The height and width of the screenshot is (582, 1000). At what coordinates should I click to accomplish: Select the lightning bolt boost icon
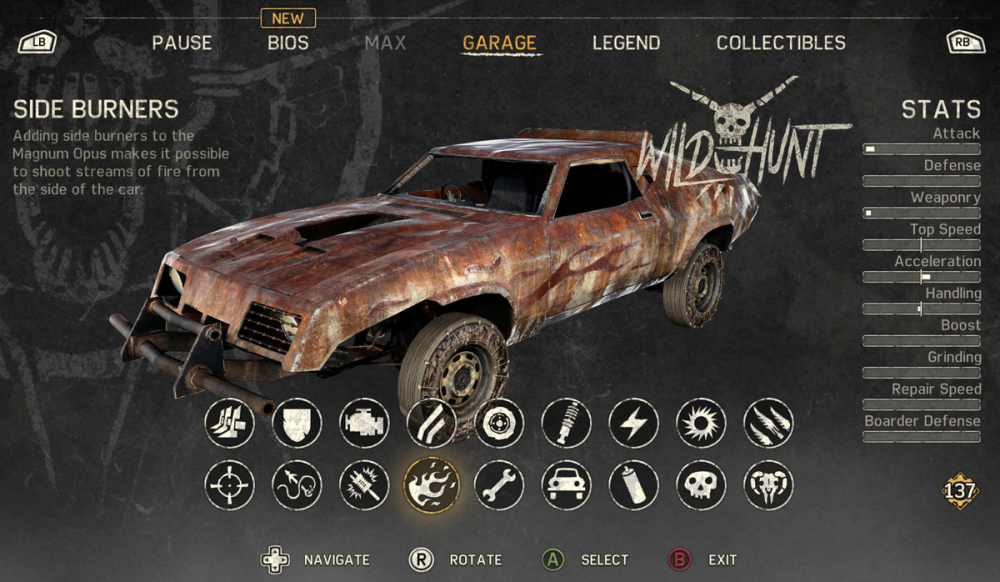pyautogui.click(x=634, y=423)
